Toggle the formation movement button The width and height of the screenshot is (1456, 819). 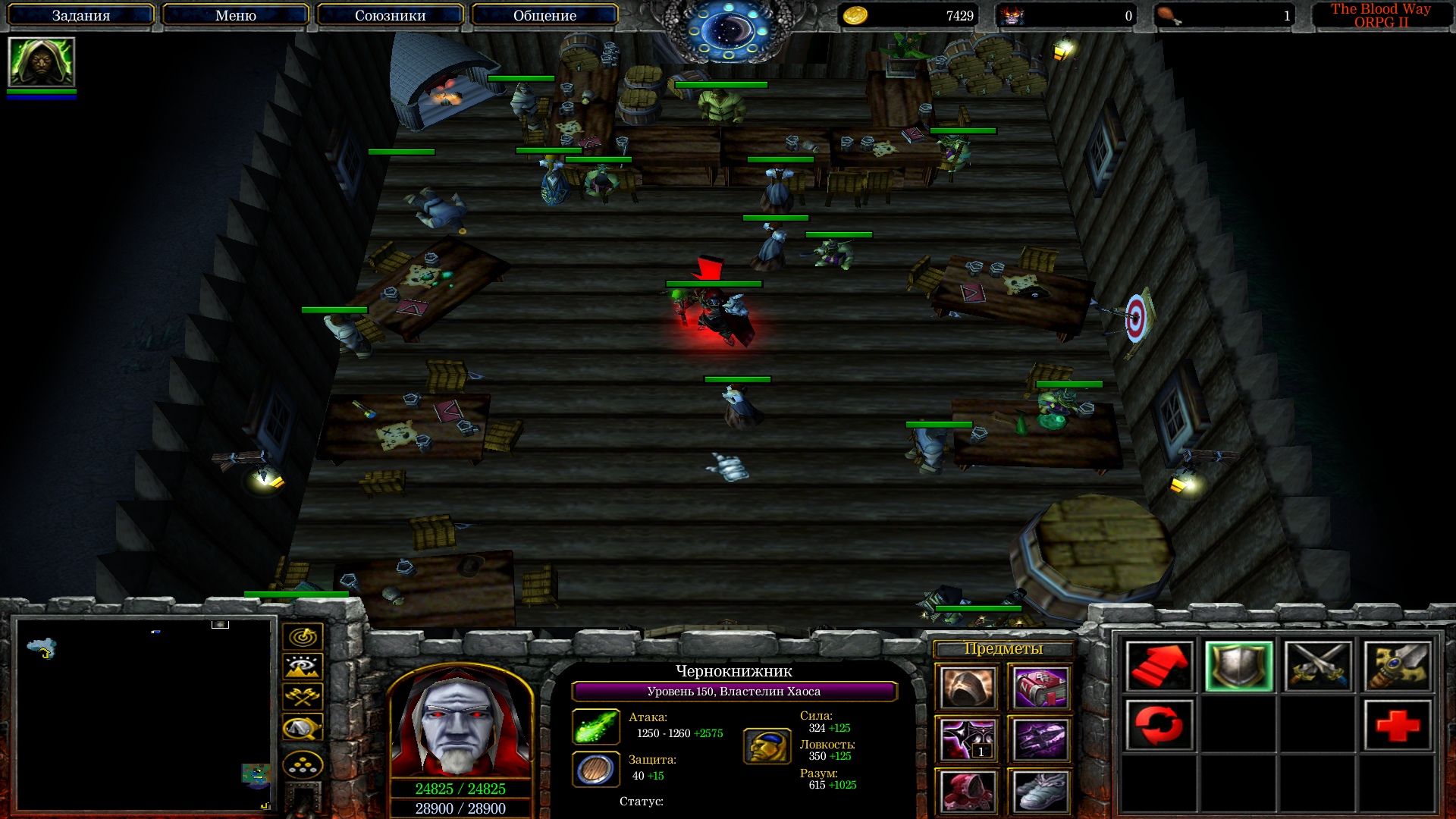tap(303, 766)
